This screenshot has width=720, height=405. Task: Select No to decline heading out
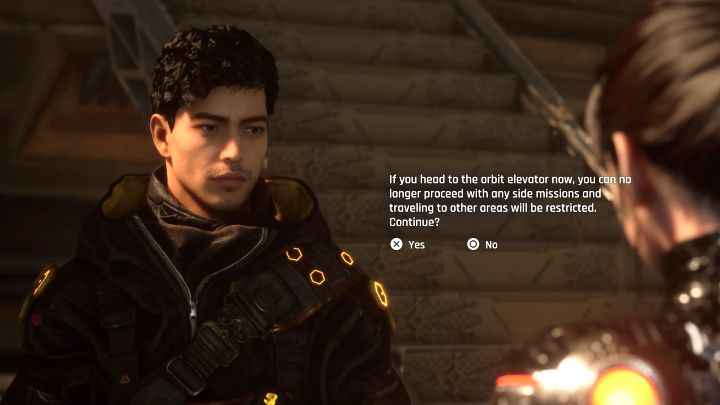pos(482,244)
